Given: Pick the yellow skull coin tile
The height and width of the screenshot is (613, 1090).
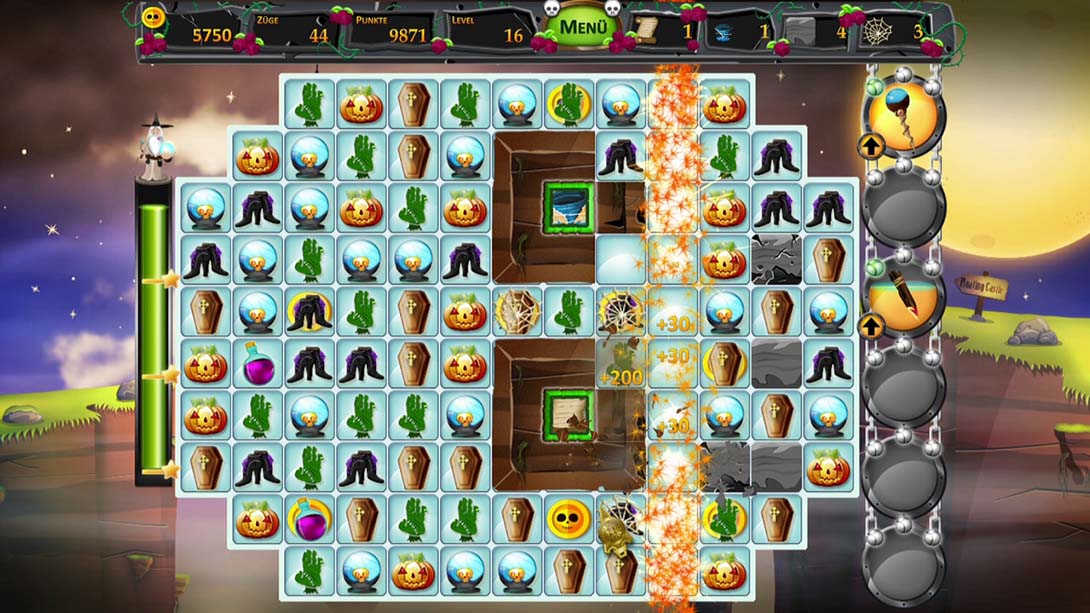Looking at the screenshot, I should 569,519.
